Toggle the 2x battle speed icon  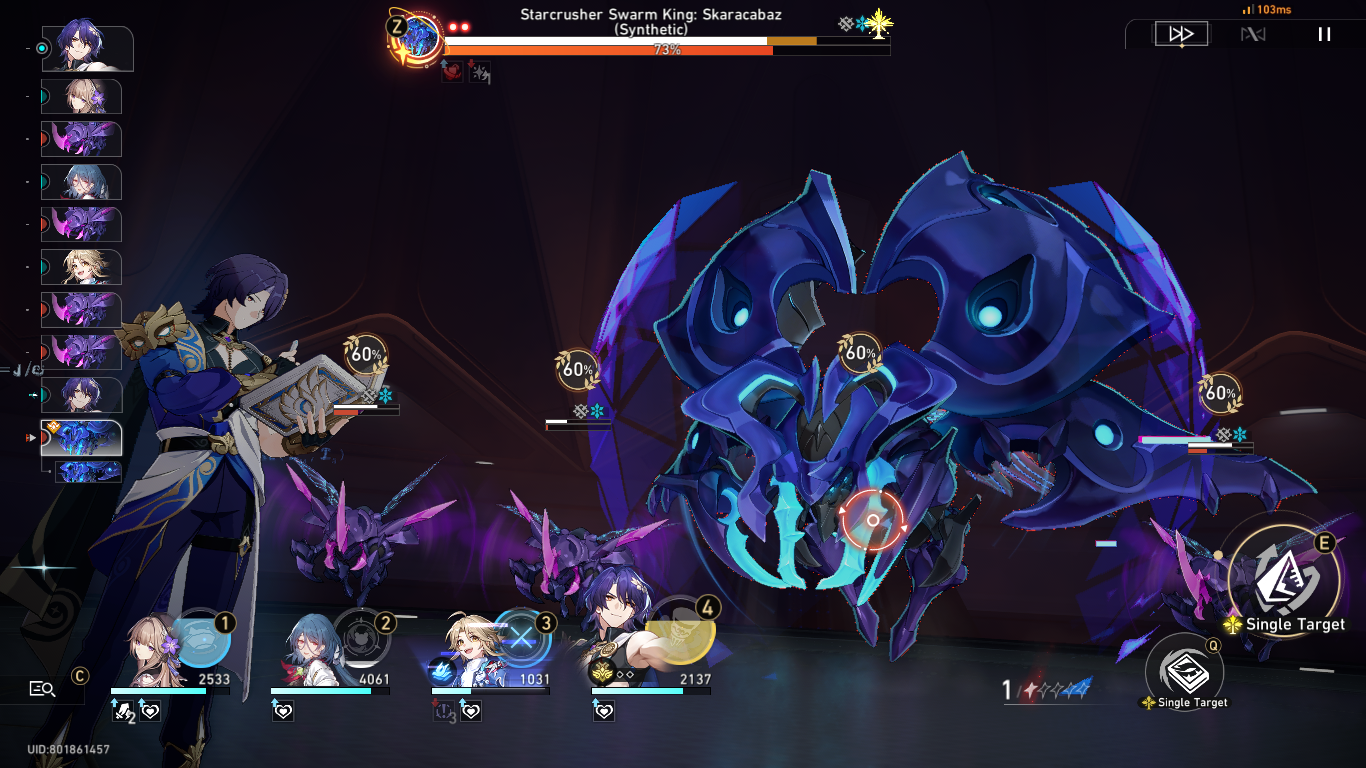click(x=1253, y=32)
